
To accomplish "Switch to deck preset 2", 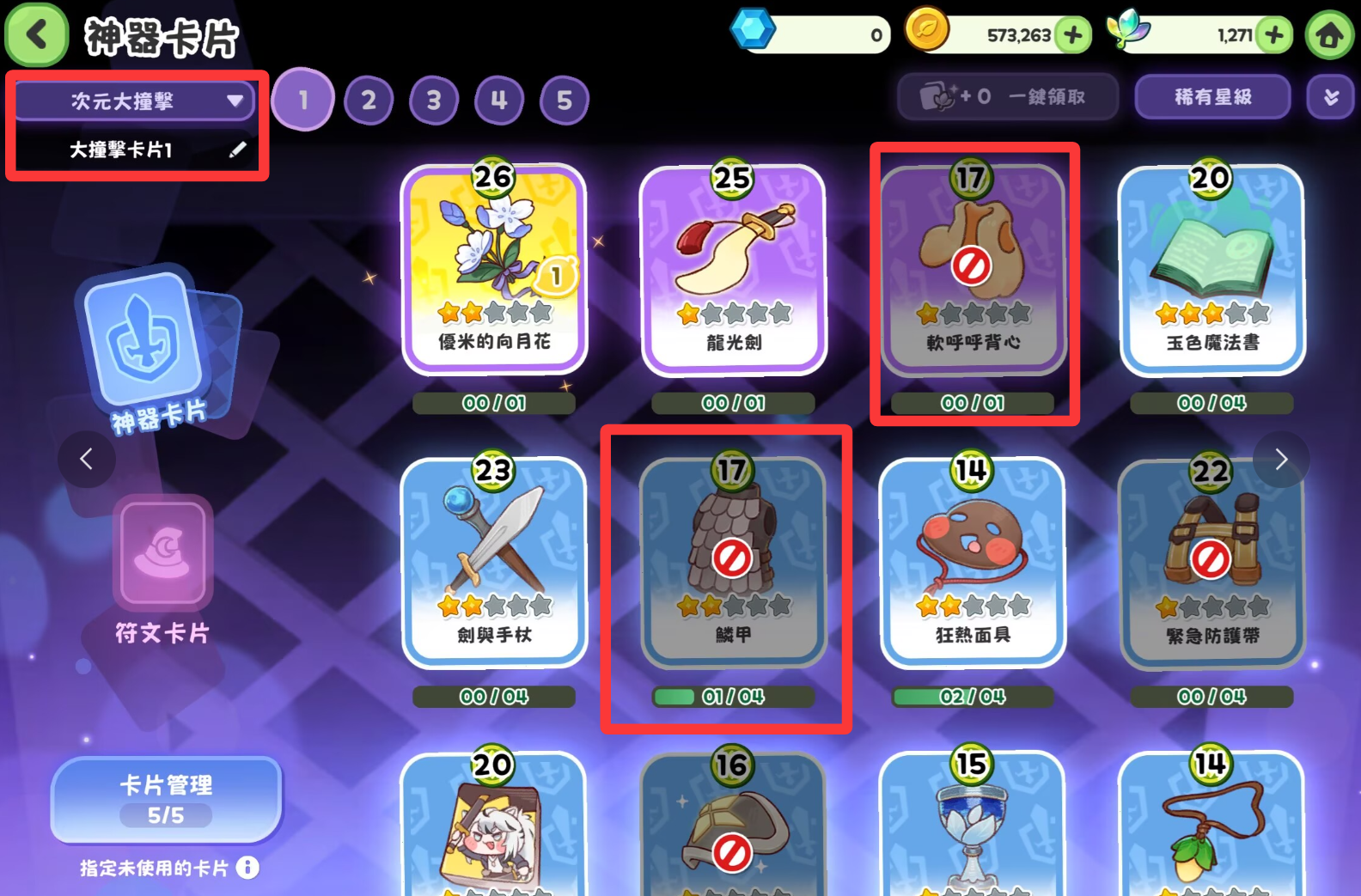I will [x=369, y=101].
